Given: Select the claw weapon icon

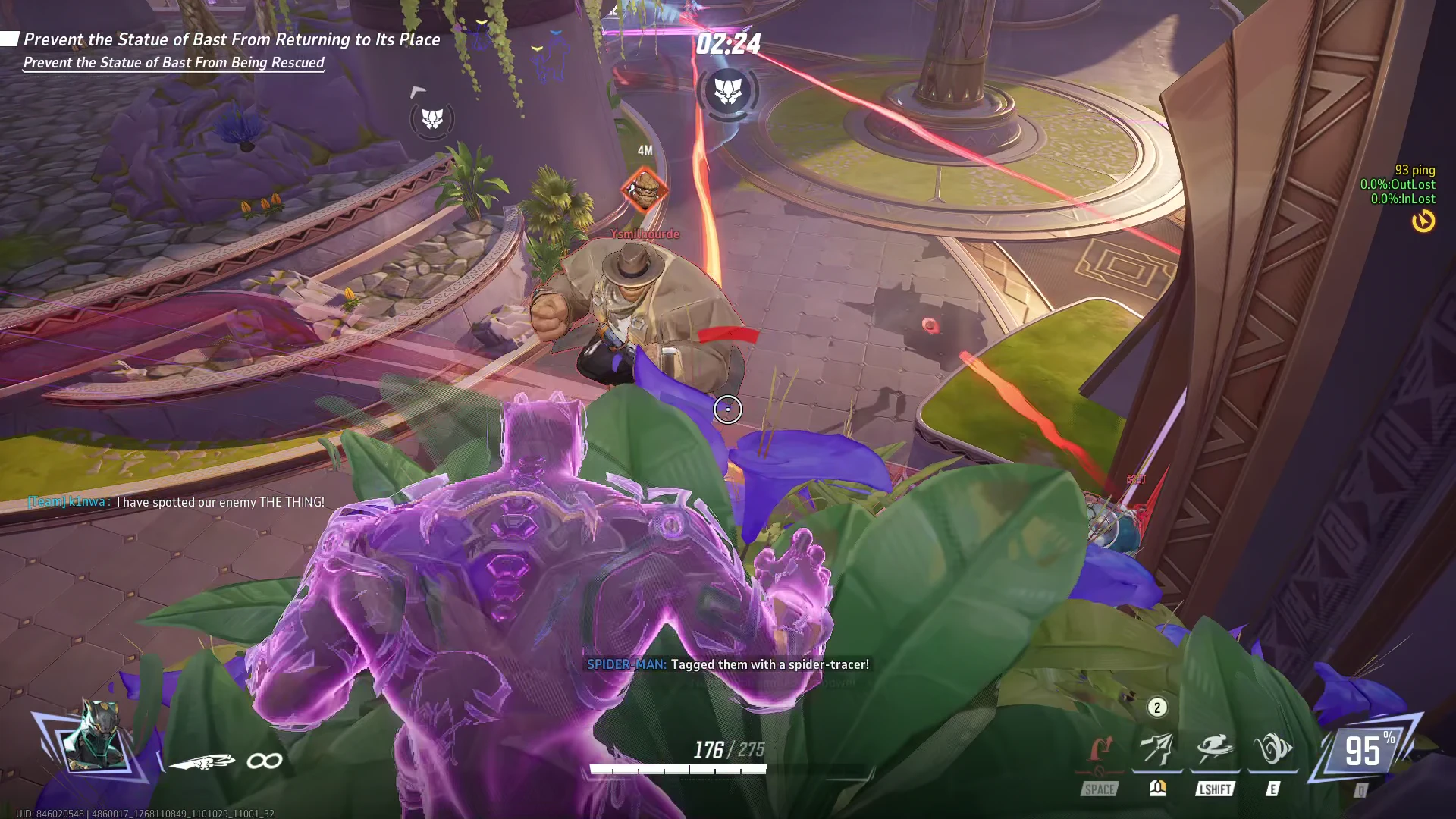Looking at the screenshot, I should (x=202, y=761).
